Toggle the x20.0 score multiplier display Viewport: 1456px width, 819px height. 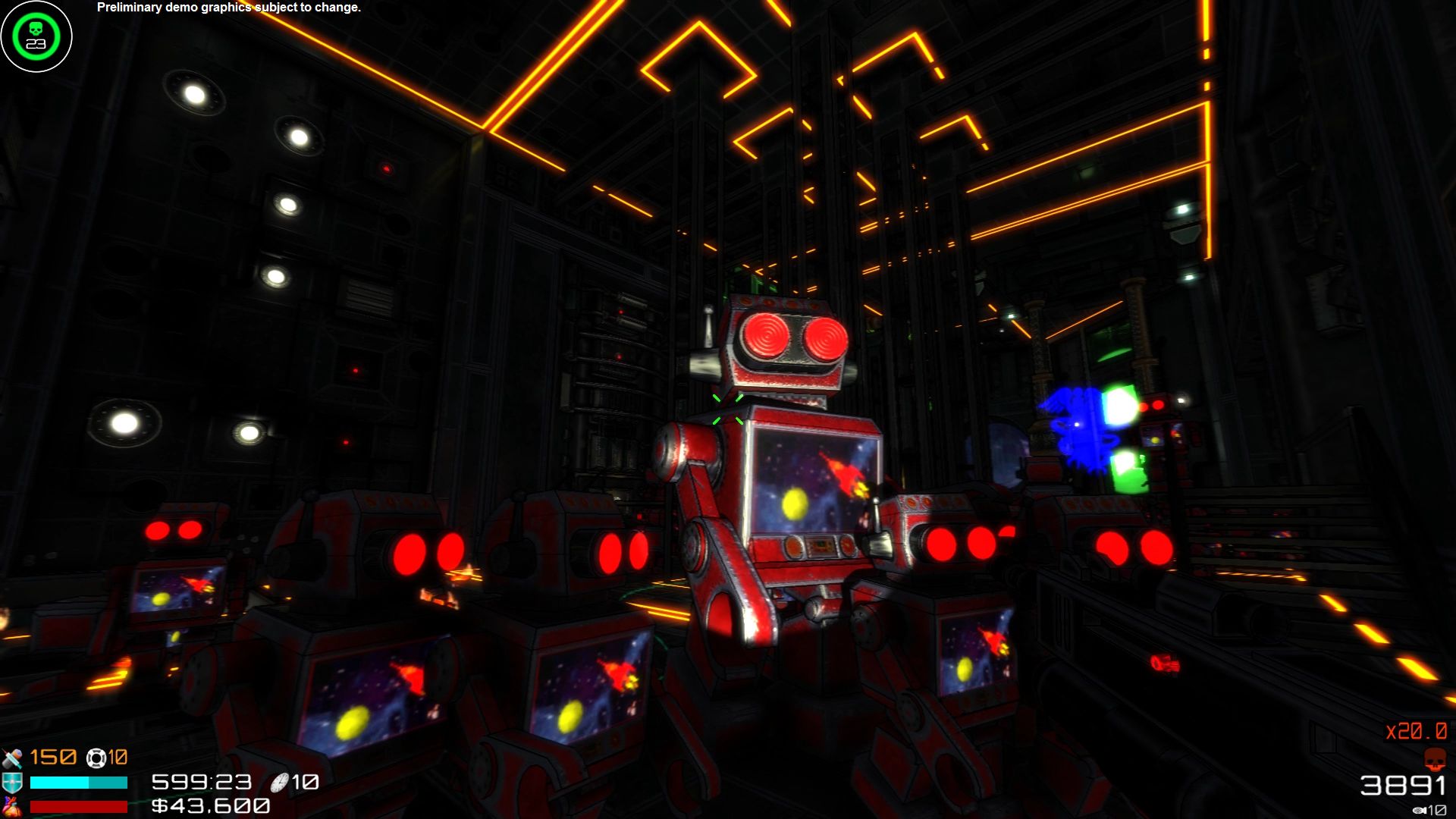[x=1417, y=730]
